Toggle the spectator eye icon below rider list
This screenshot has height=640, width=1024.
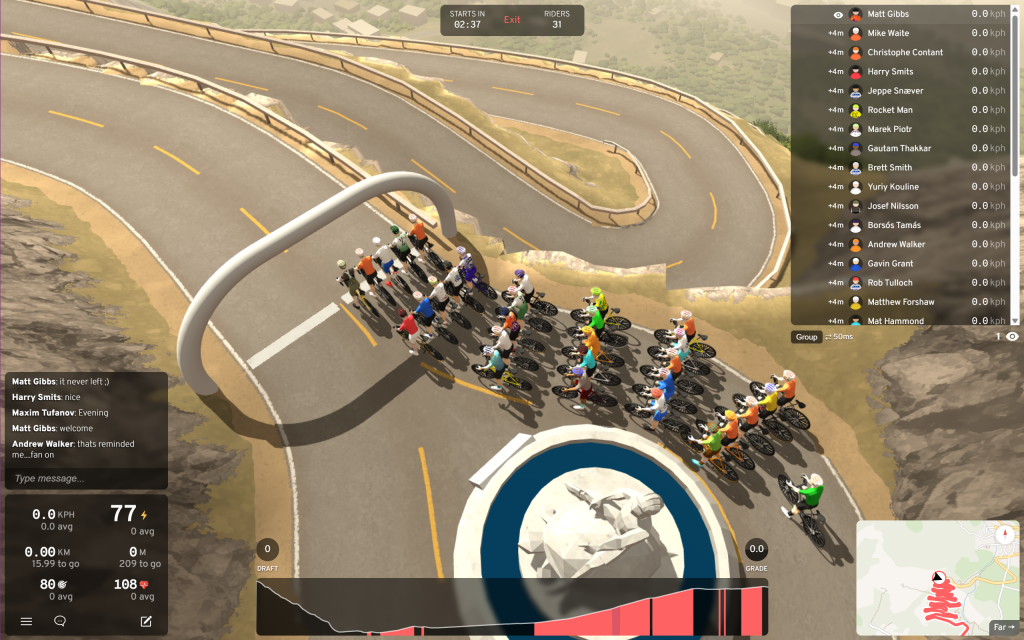click(x=1012, y=337)
